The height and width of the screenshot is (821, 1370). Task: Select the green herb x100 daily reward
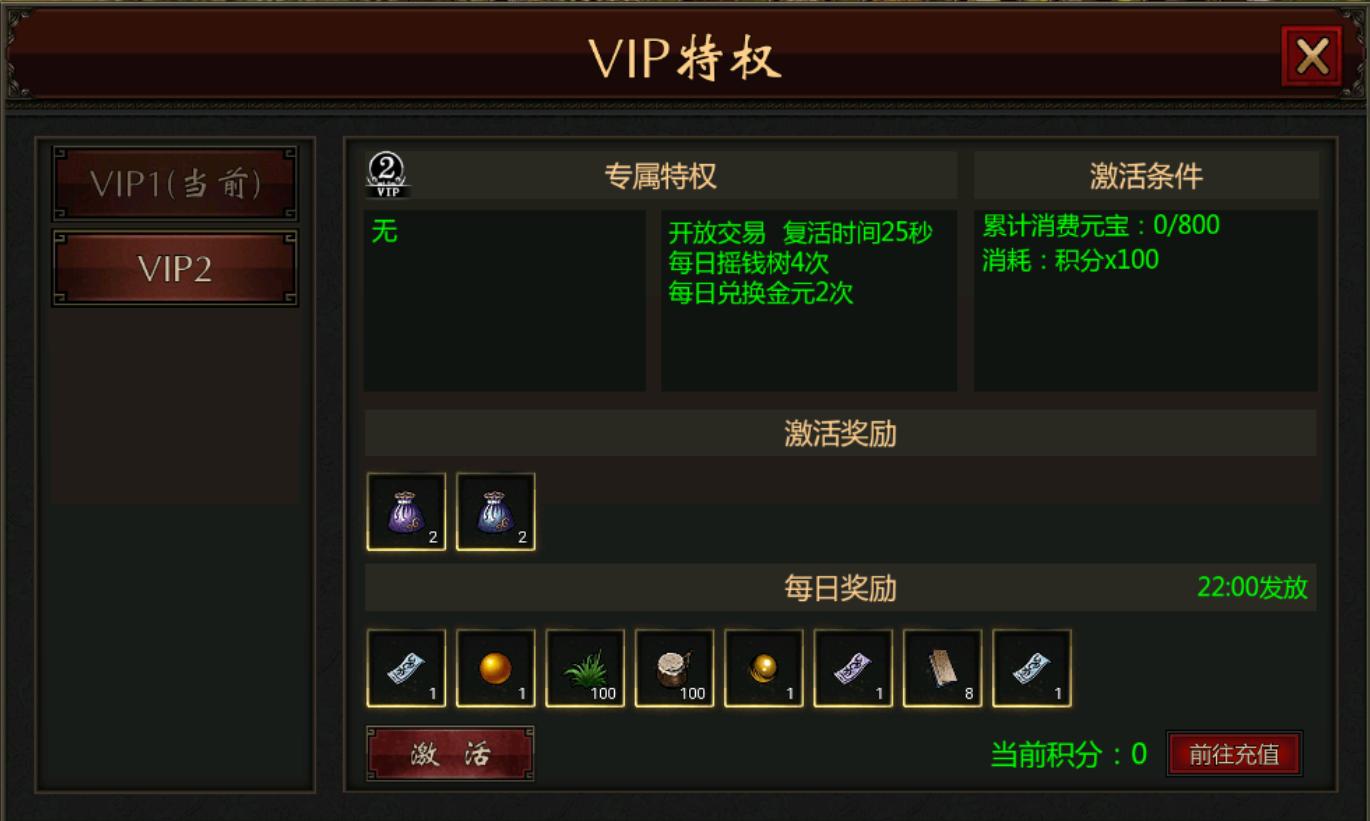[x=585, y=668]
